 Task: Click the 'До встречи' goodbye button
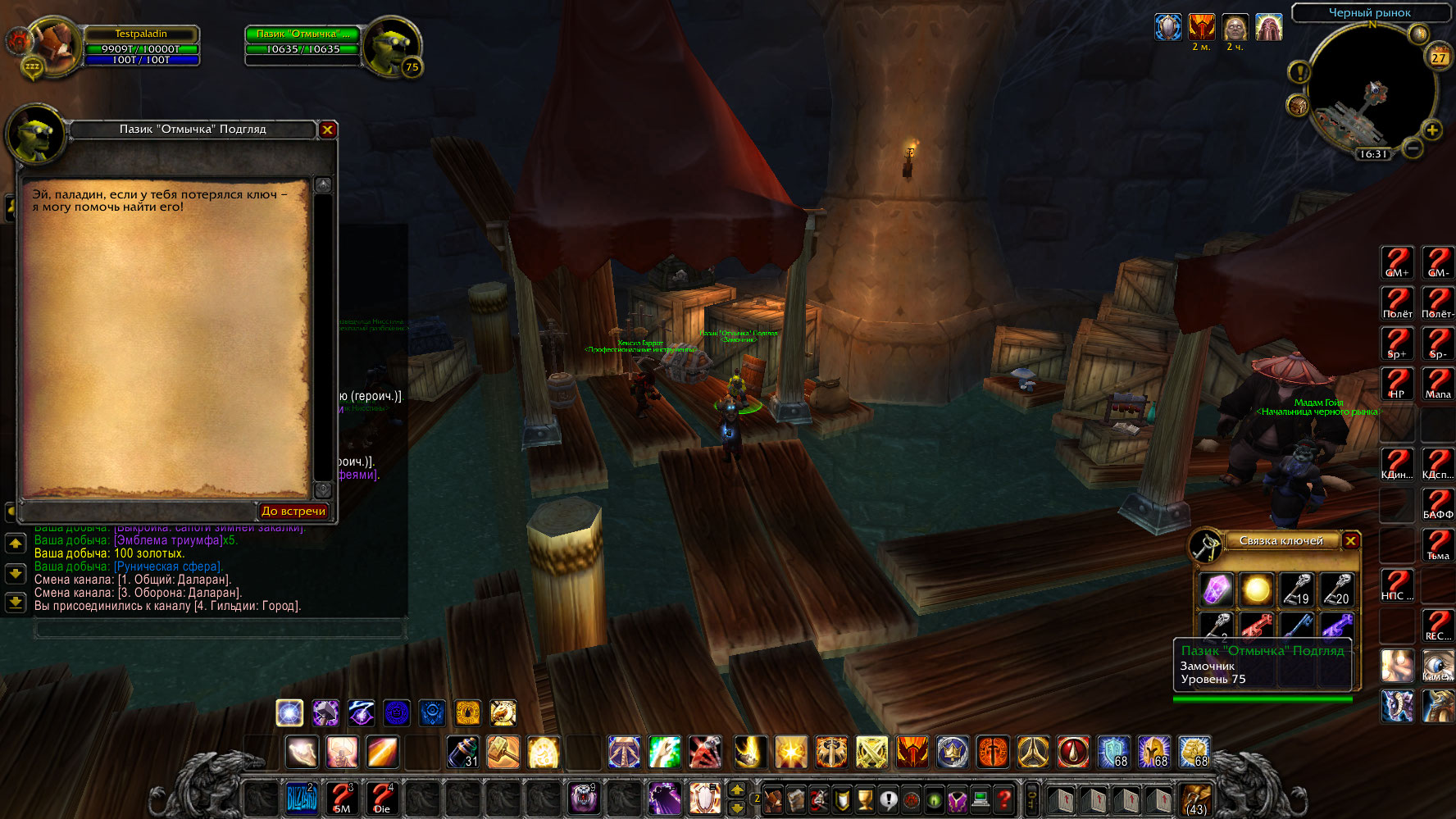tap(293, 511)
